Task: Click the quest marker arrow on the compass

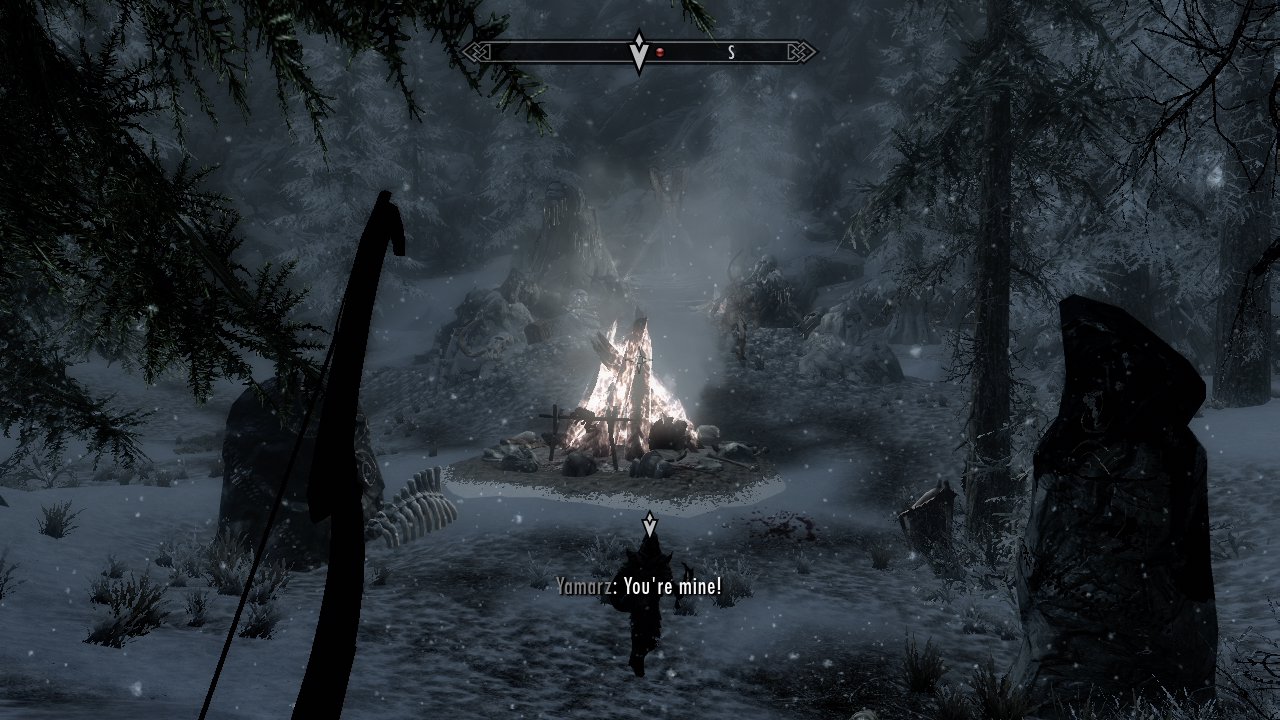Action: (639, 51)
